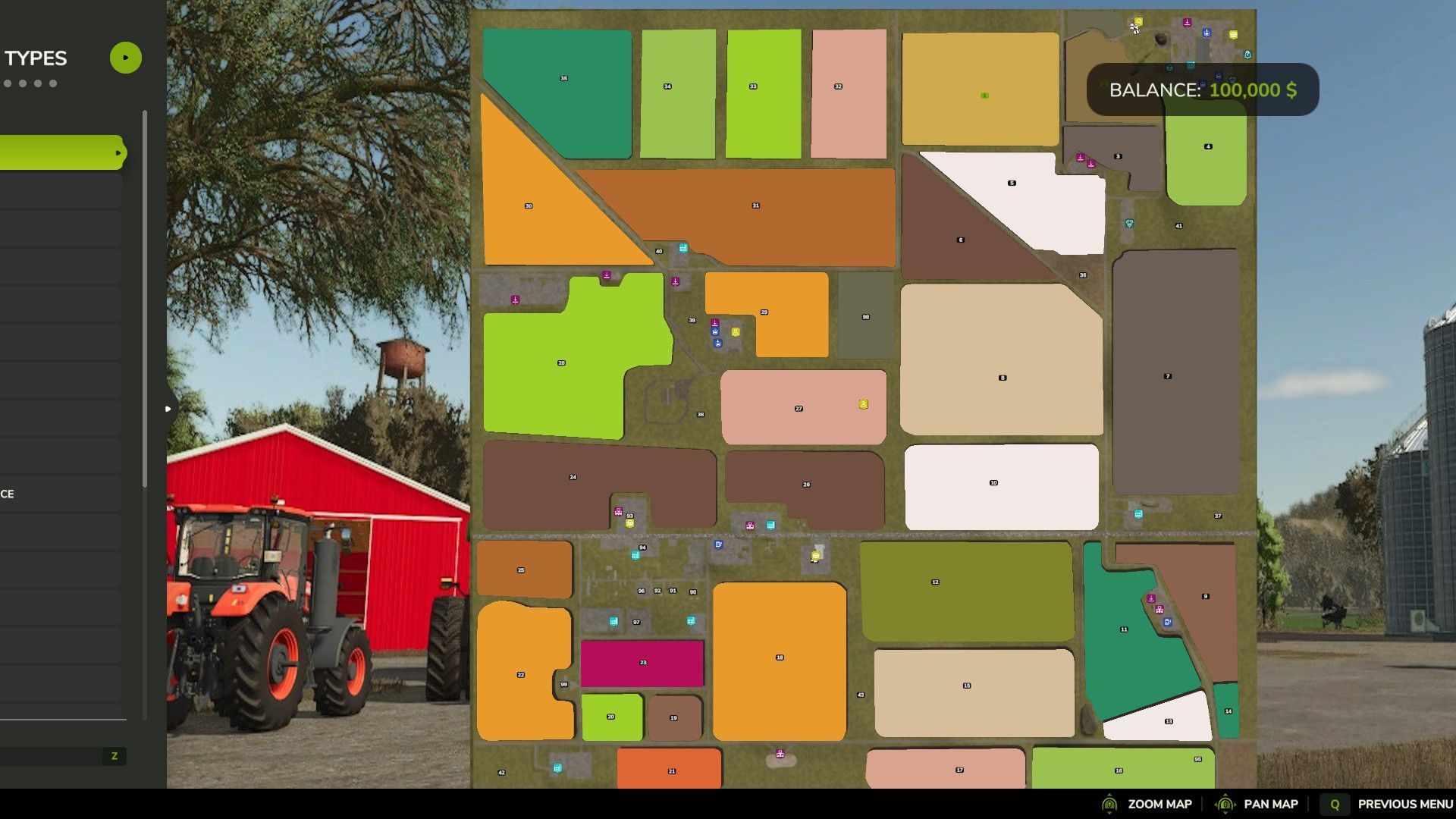Click the magenta train icon near marker 93
The image size is (1456, 819).
click(618, 510)
